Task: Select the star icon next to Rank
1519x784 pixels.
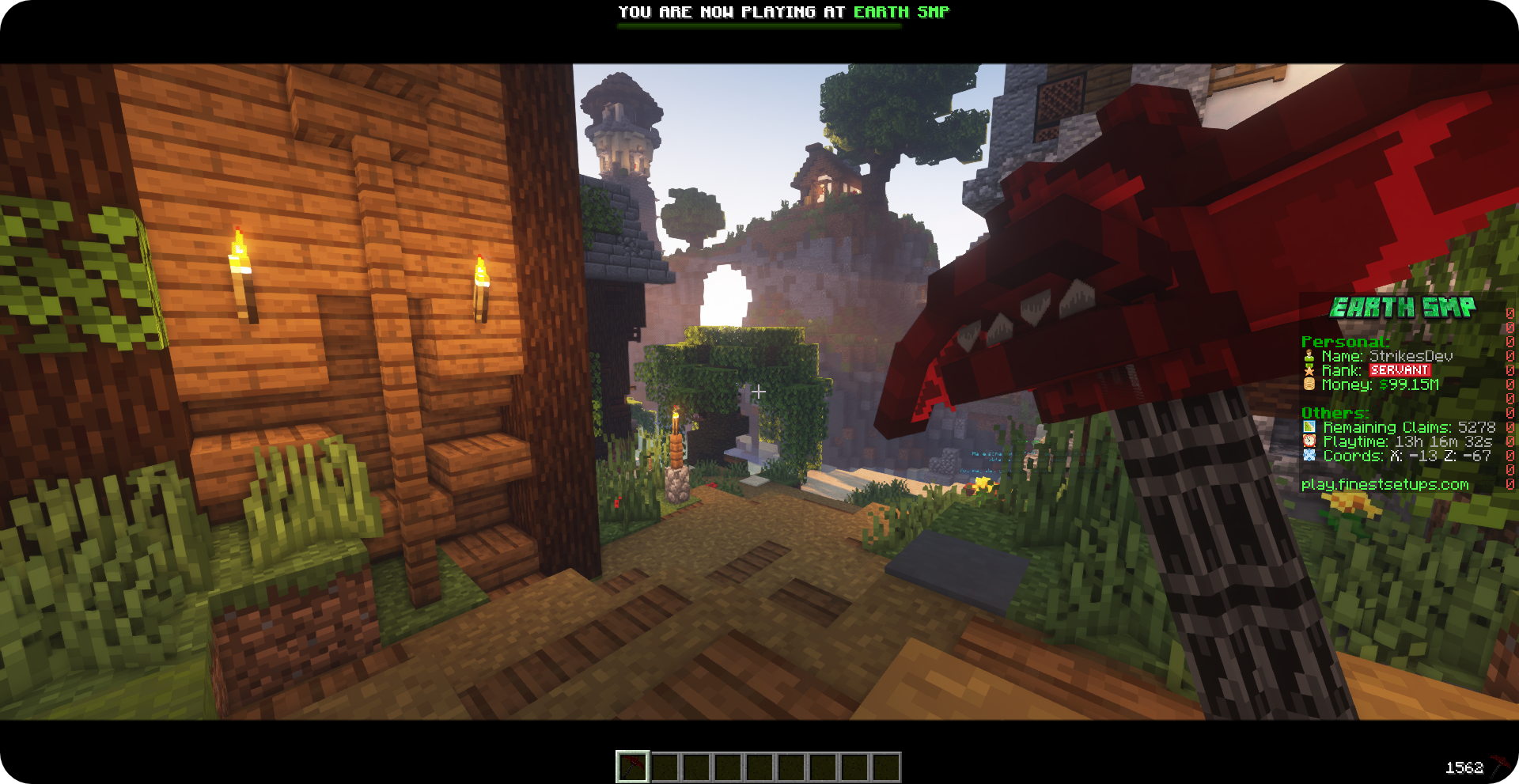Action: coord(1309,370)
